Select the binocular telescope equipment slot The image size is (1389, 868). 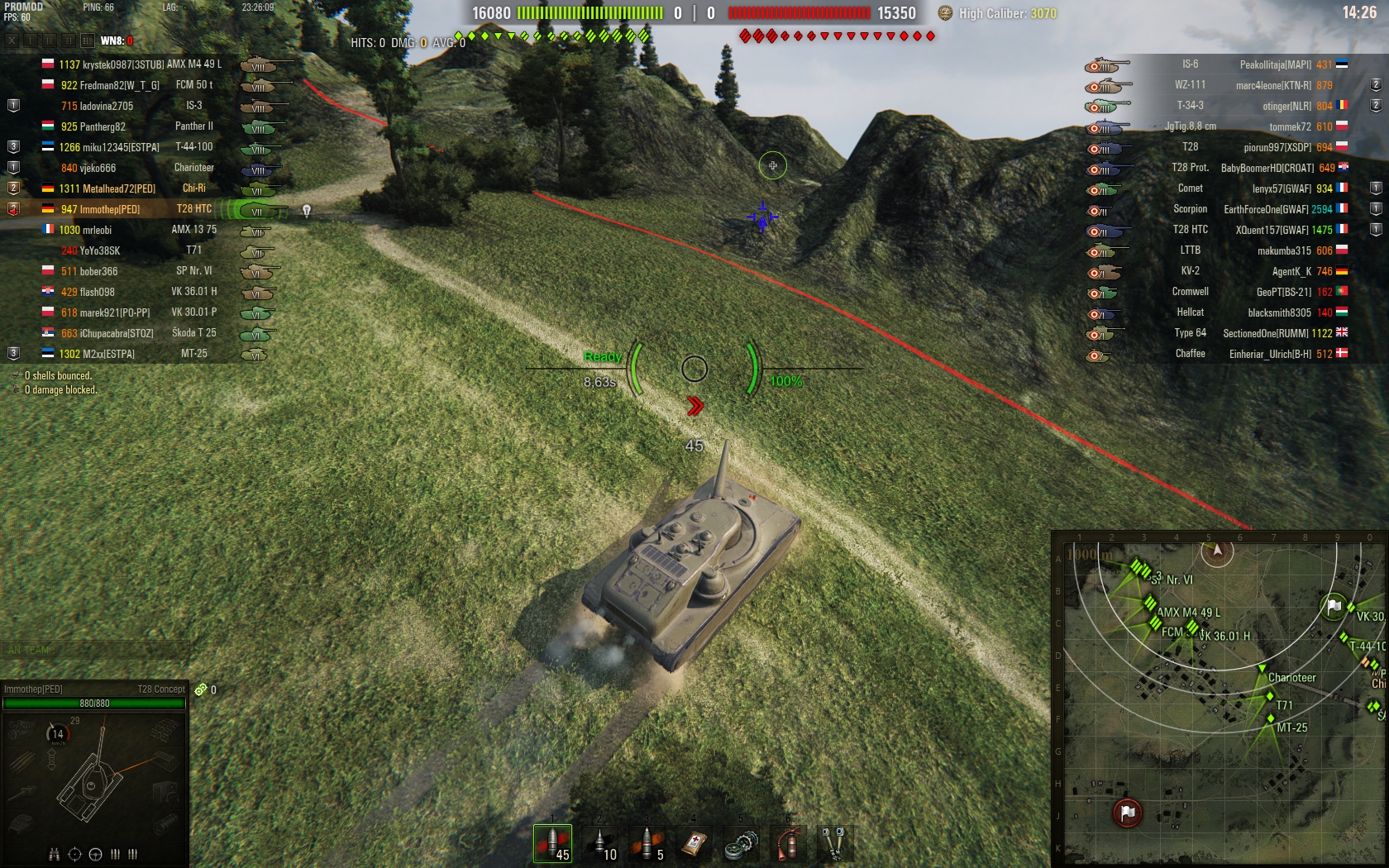click(x=834, y=844)
